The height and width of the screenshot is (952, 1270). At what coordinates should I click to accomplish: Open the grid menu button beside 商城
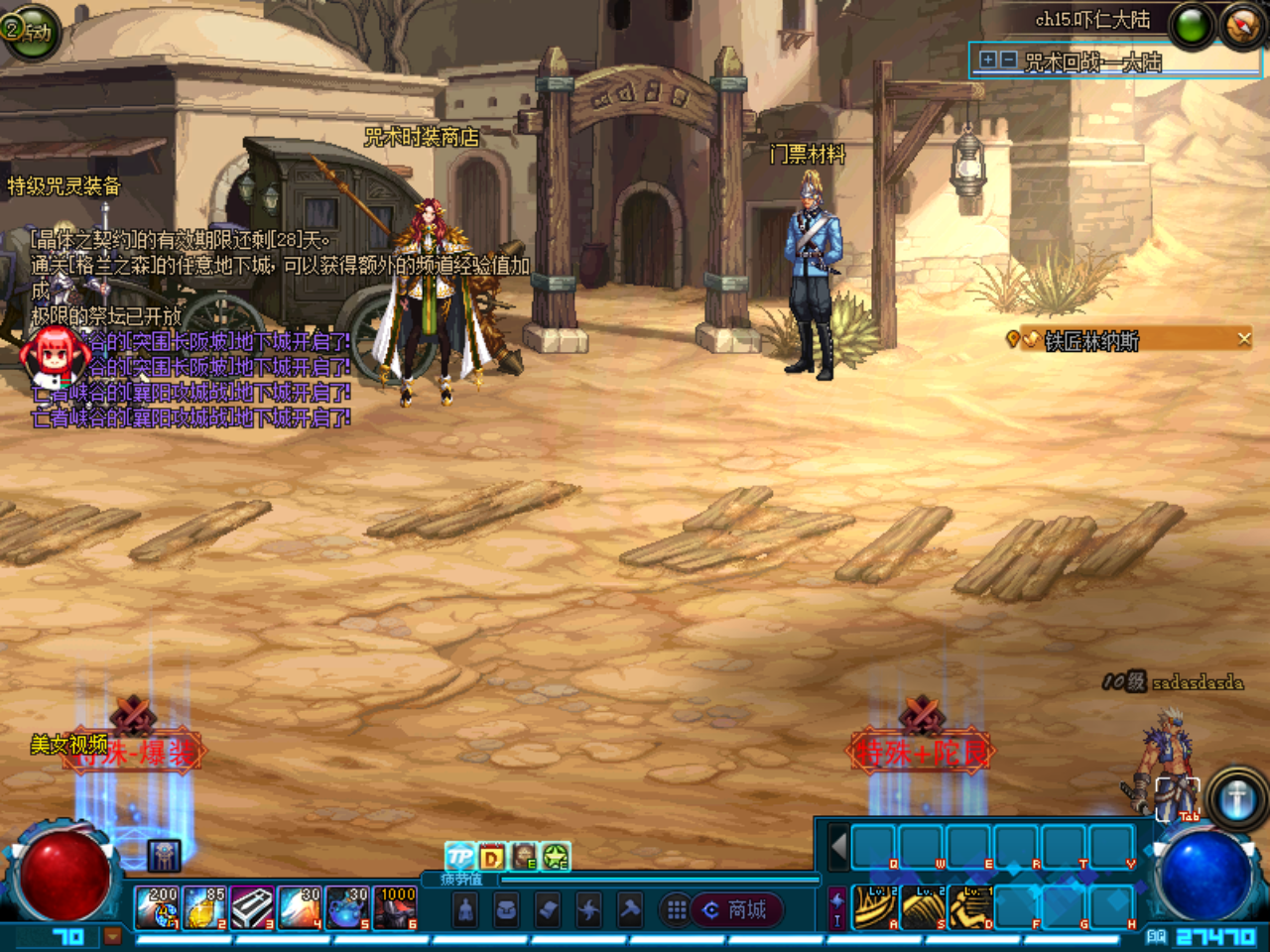click(677, 909)
